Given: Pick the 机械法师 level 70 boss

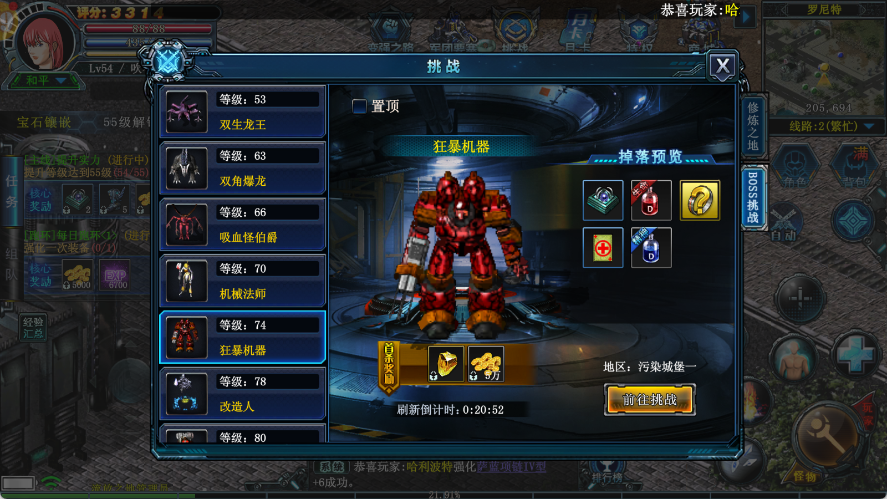Looking at the screenshot, I should pyautogui.click(x=242, y=280).
